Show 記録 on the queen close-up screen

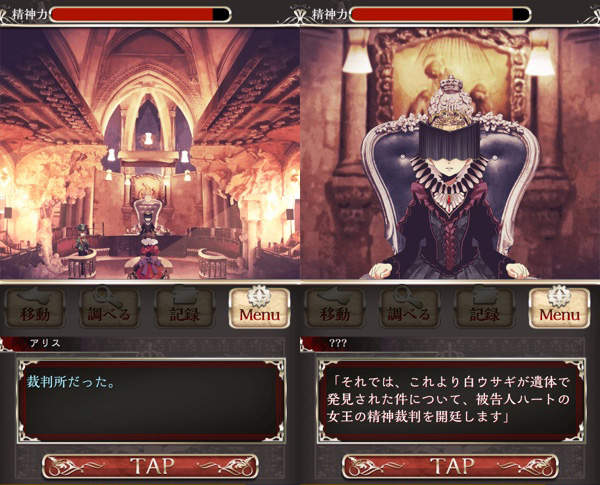click(x=484, y=309)
